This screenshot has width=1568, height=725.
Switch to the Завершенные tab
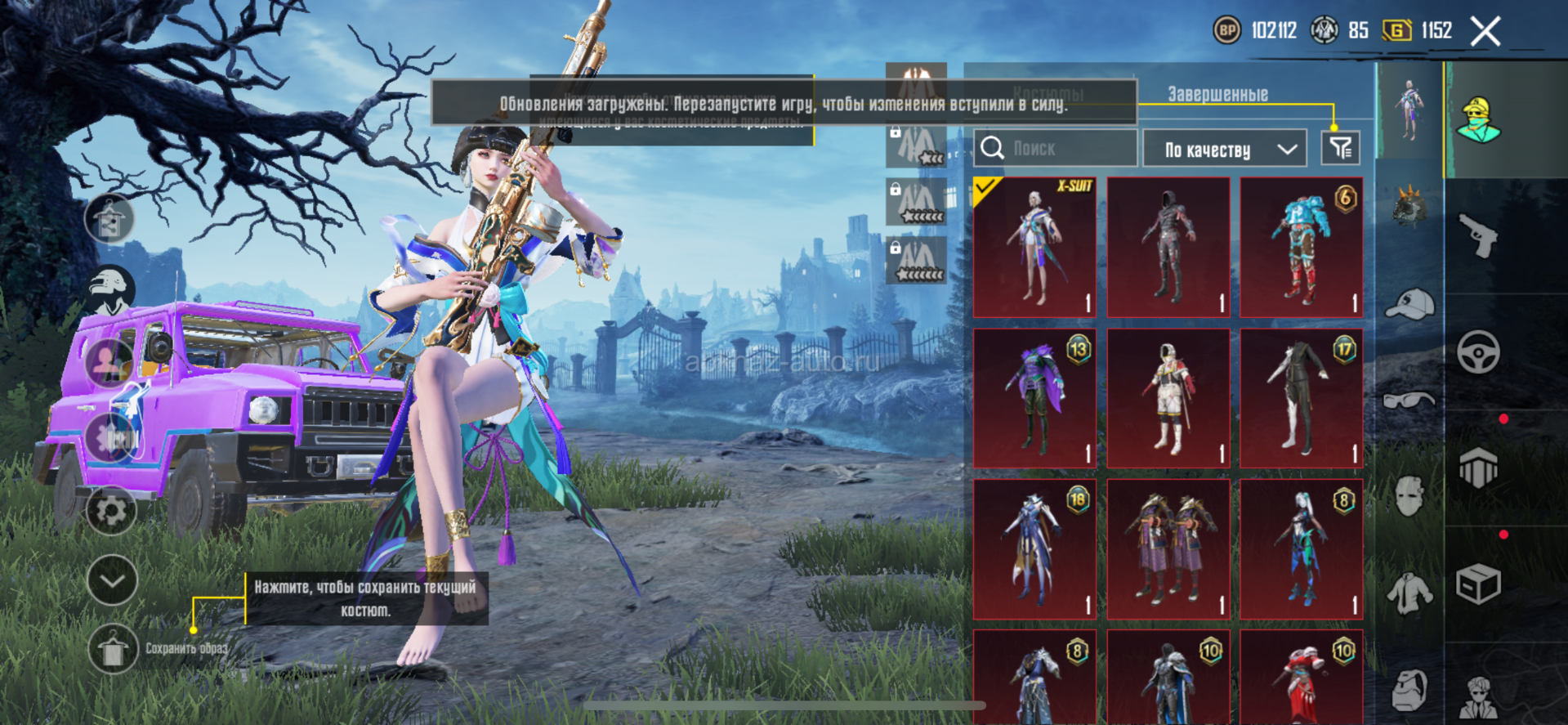coord(1217,95)
